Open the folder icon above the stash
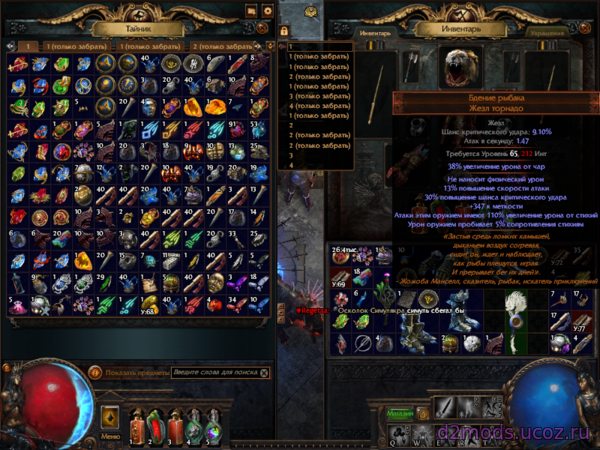Screen dimensions: 600x450 [252, 11]
